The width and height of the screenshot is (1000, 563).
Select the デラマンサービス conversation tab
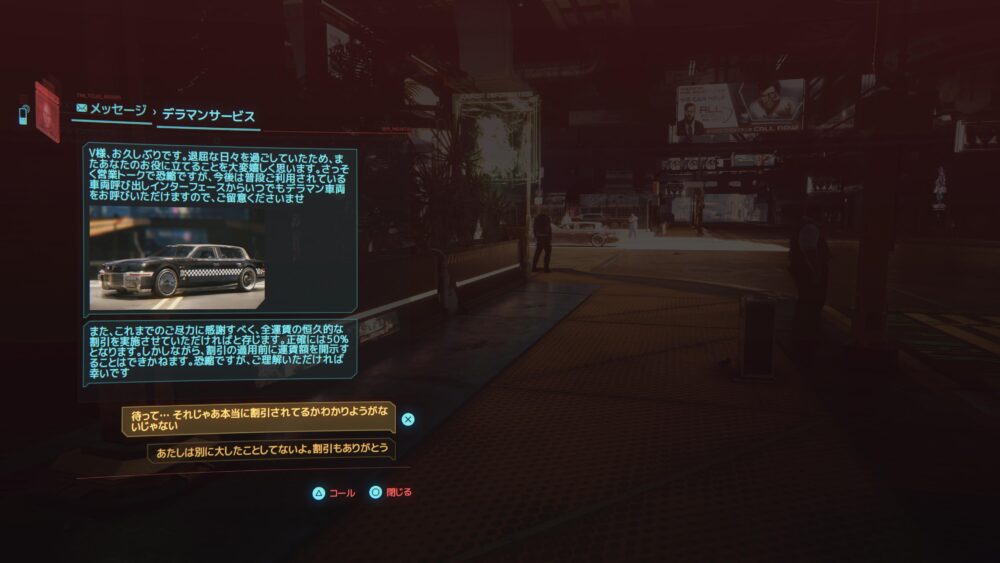pos(208,115)
